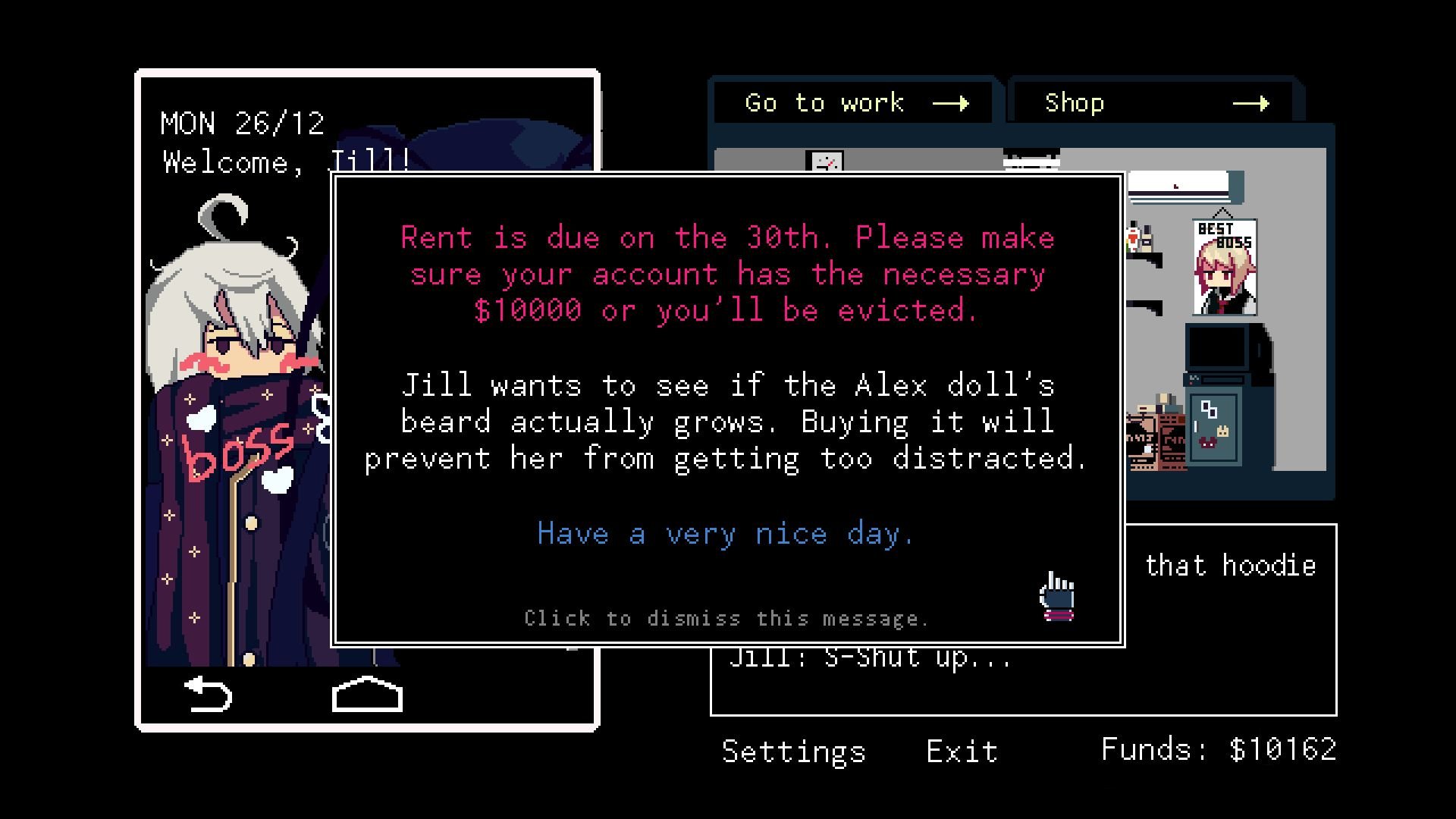The height and width of the screenshot is (819, 1456).
Task: Click the sticker-covered mini fridge
Action: (x=1213, y=428)
